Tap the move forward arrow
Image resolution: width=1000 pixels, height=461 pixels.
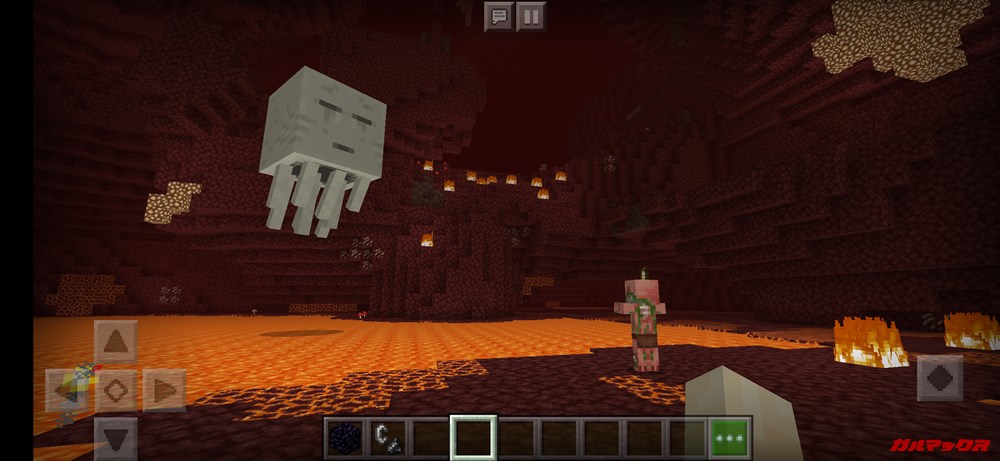(115, 341)
